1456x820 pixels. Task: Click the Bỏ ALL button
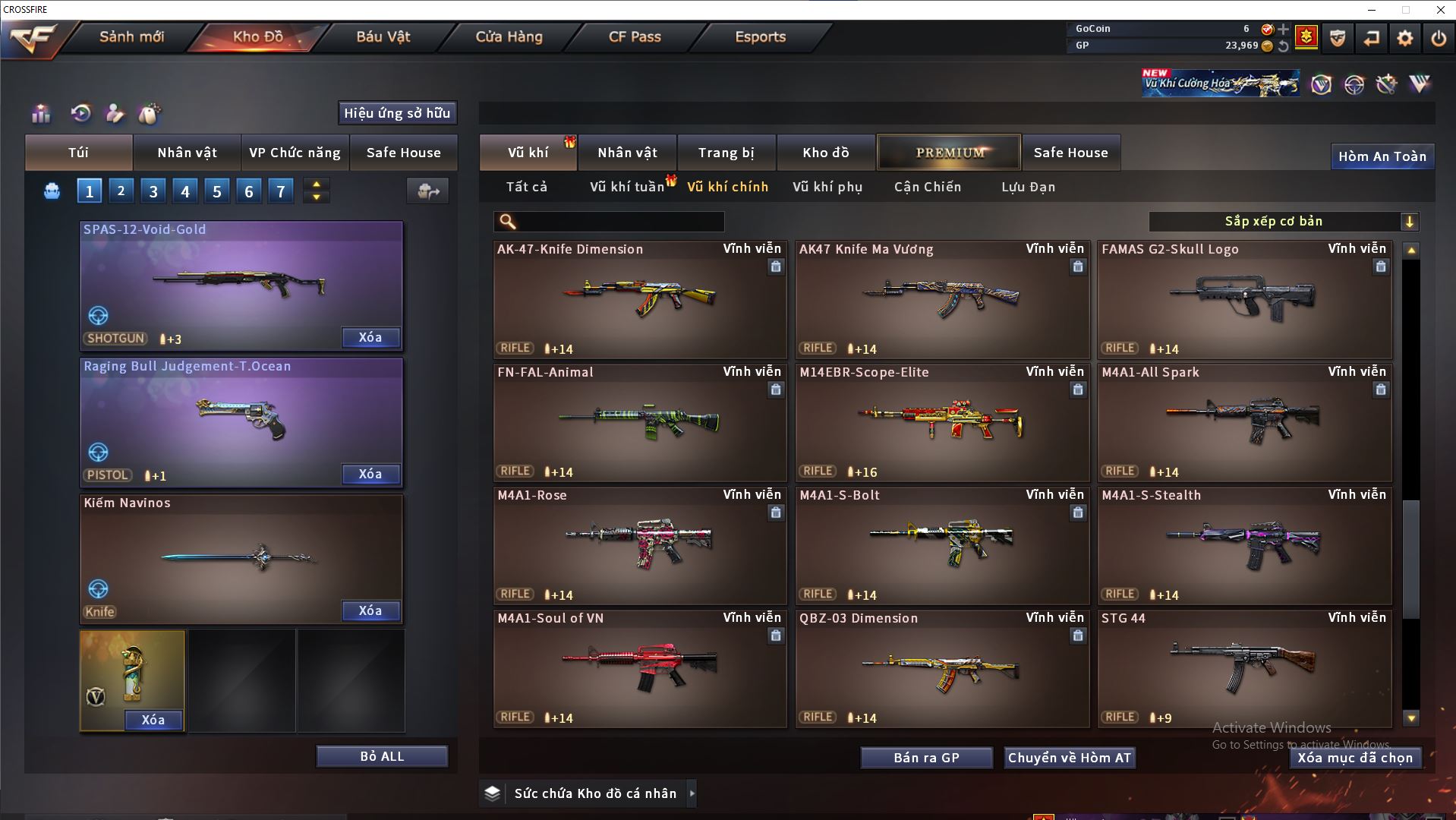[382, 757]
